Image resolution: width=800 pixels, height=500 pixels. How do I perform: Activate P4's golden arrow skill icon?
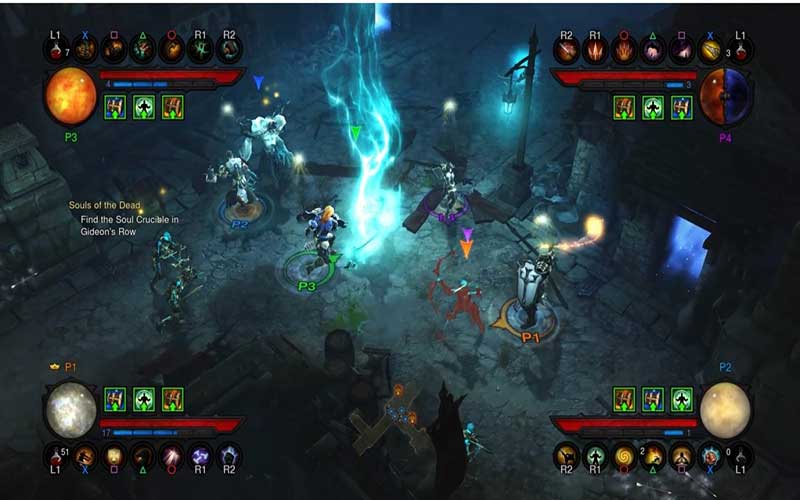pos(712,49)
